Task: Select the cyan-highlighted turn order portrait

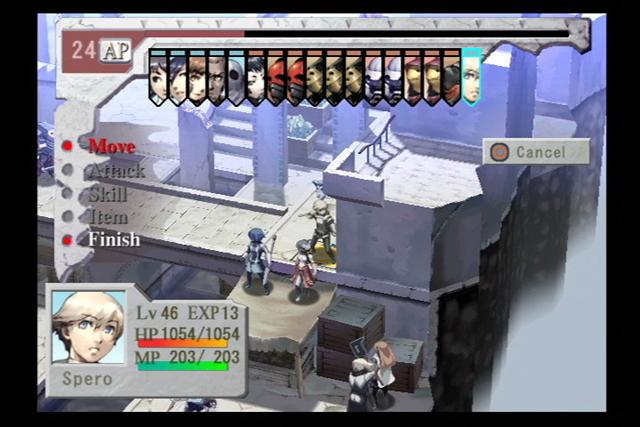Action: pos(471,77)
